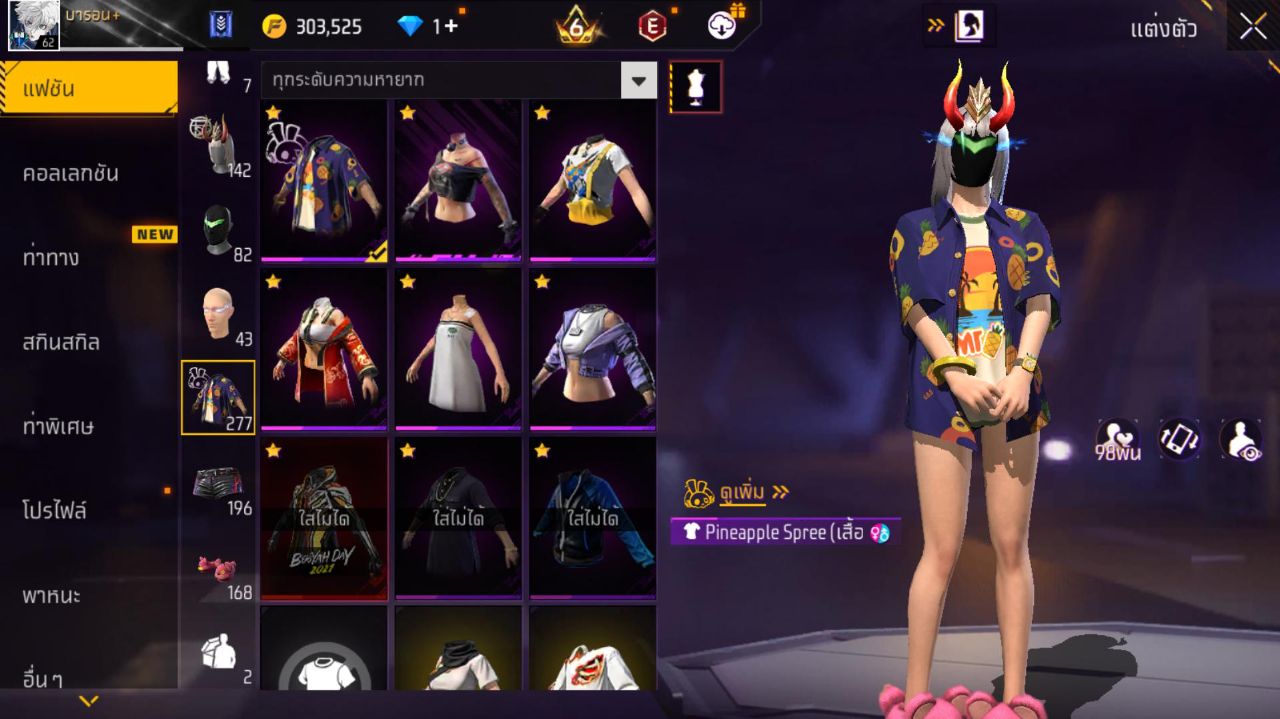Image resolution: width=1280 pixels, height=719 pixels.
Task: Pick the purple cropped jacket top
Action: pos(593,350)
